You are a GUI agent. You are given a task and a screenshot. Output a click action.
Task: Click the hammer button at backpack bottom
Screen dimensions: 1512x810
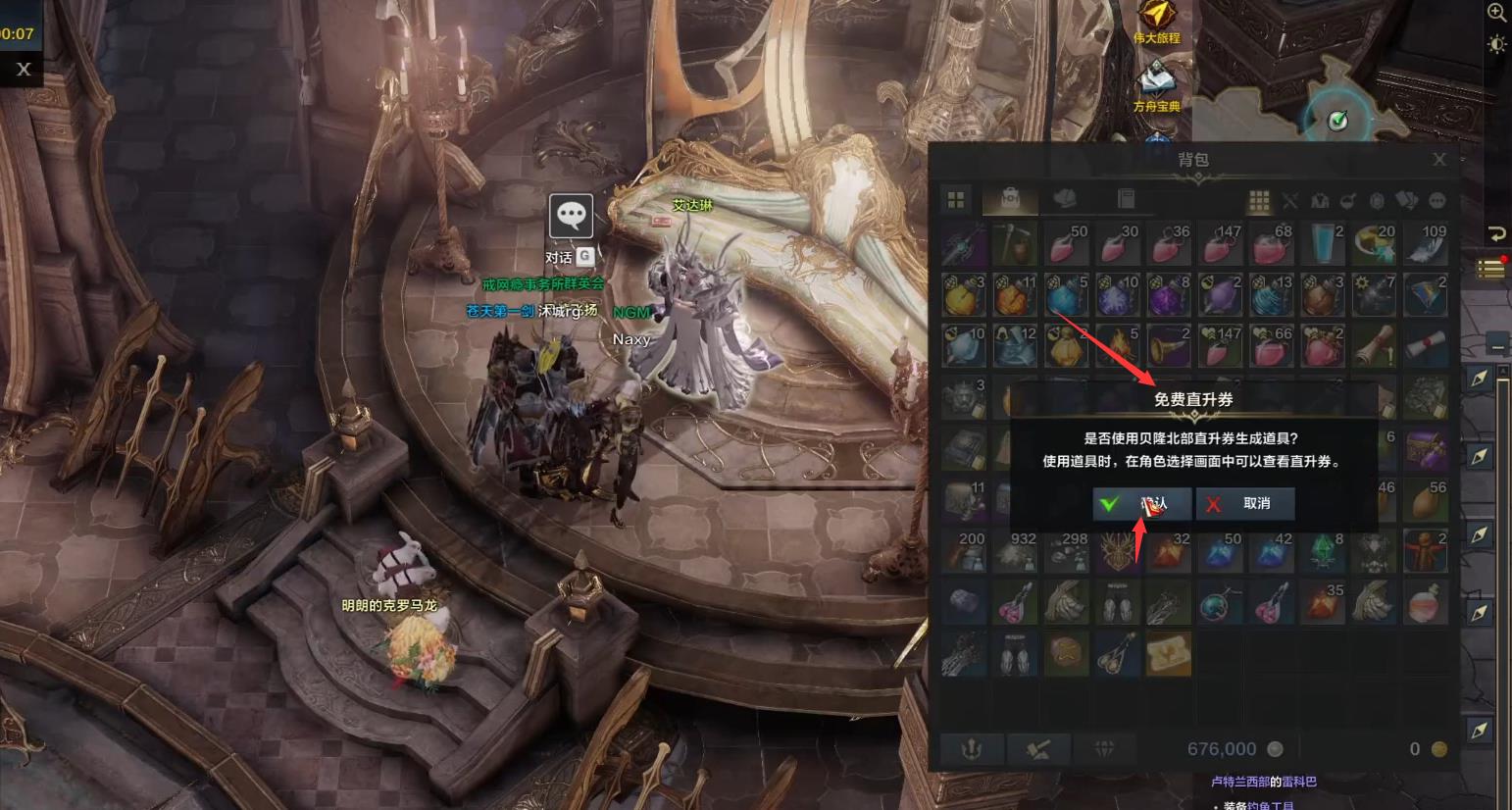pos(1038,749)
